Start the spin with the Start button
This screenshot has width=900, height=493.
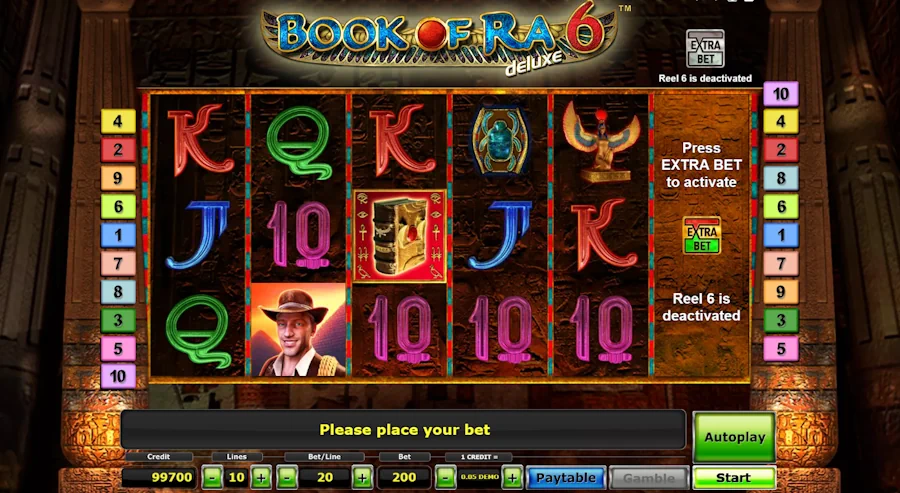coord(733,477)
